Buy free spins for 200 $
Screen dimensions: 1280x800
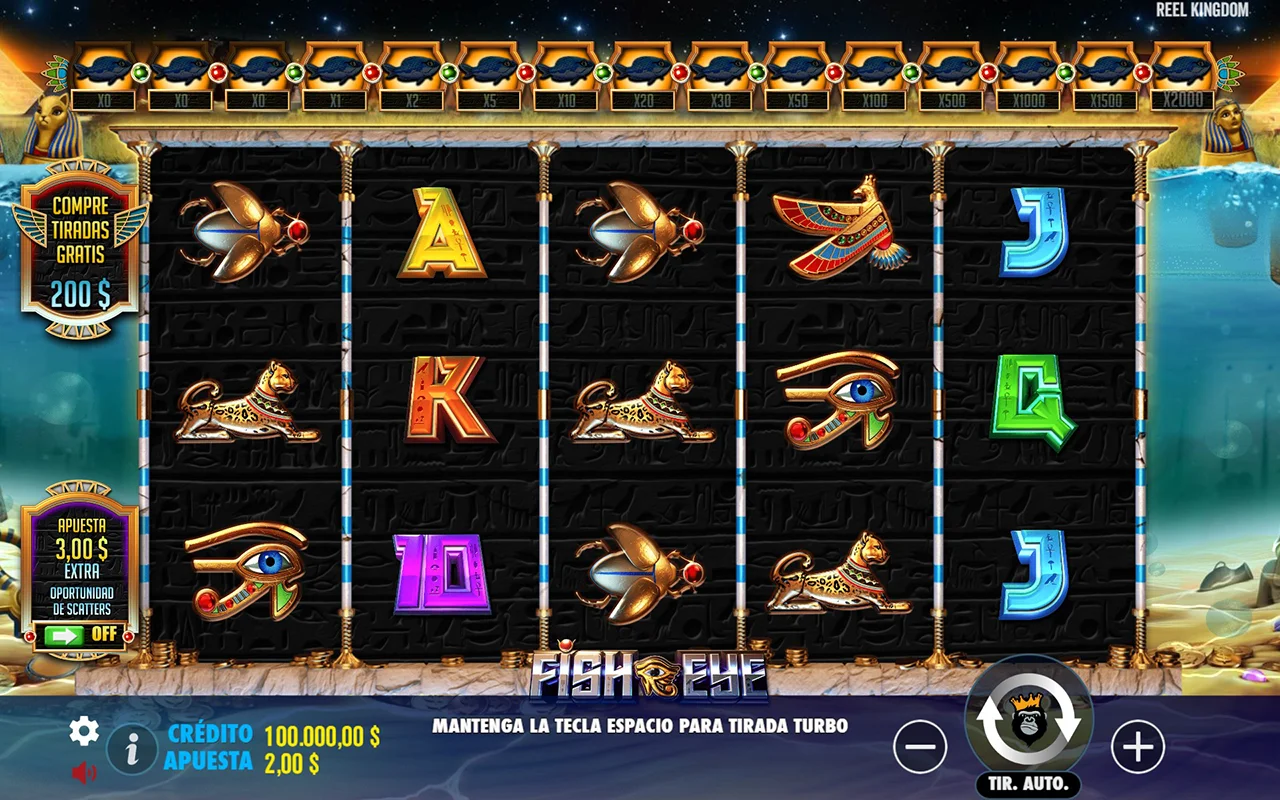click(x=80, y=250)
